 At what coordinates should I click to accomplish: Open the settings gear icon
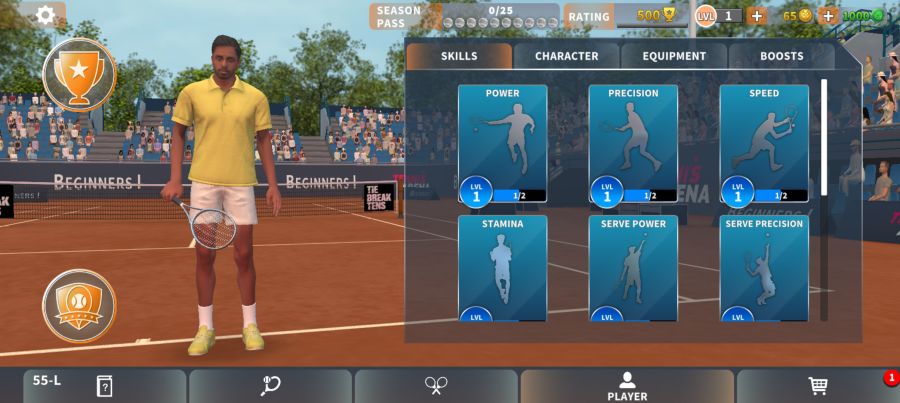(x=45, y=15)
